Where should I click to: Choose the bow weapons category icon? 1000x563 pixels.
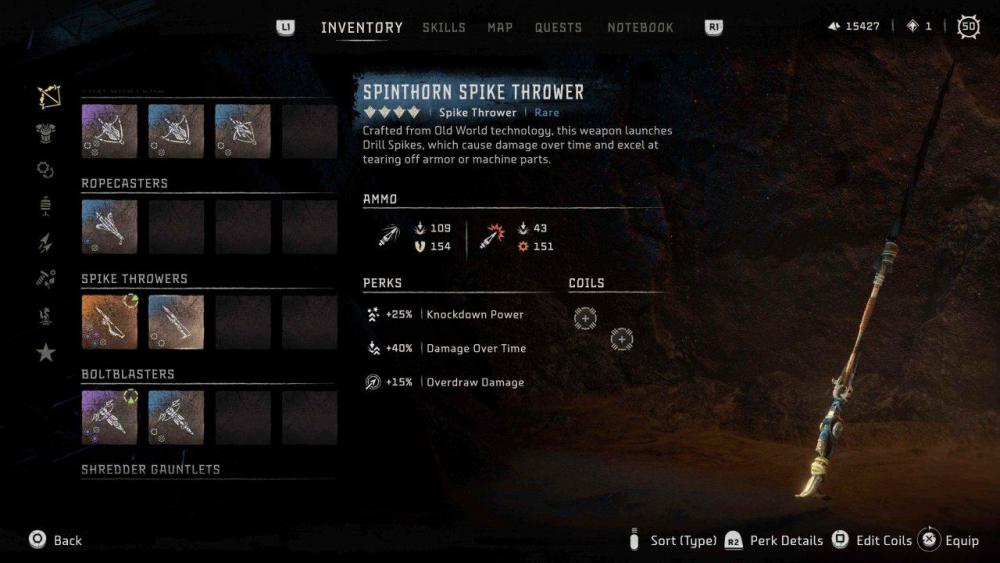[47, 97]
